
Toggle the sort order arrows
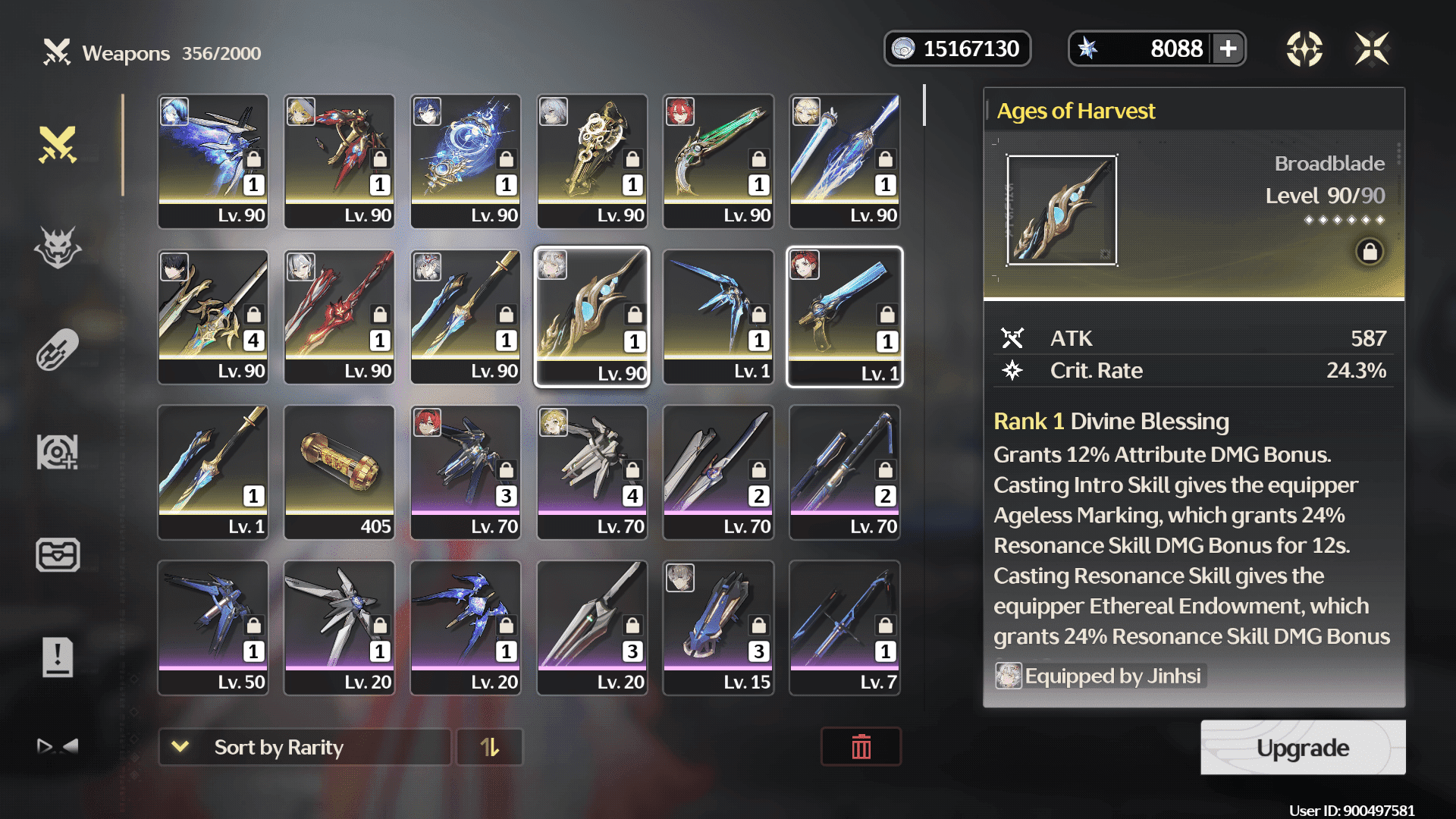[x=490, y=748]
